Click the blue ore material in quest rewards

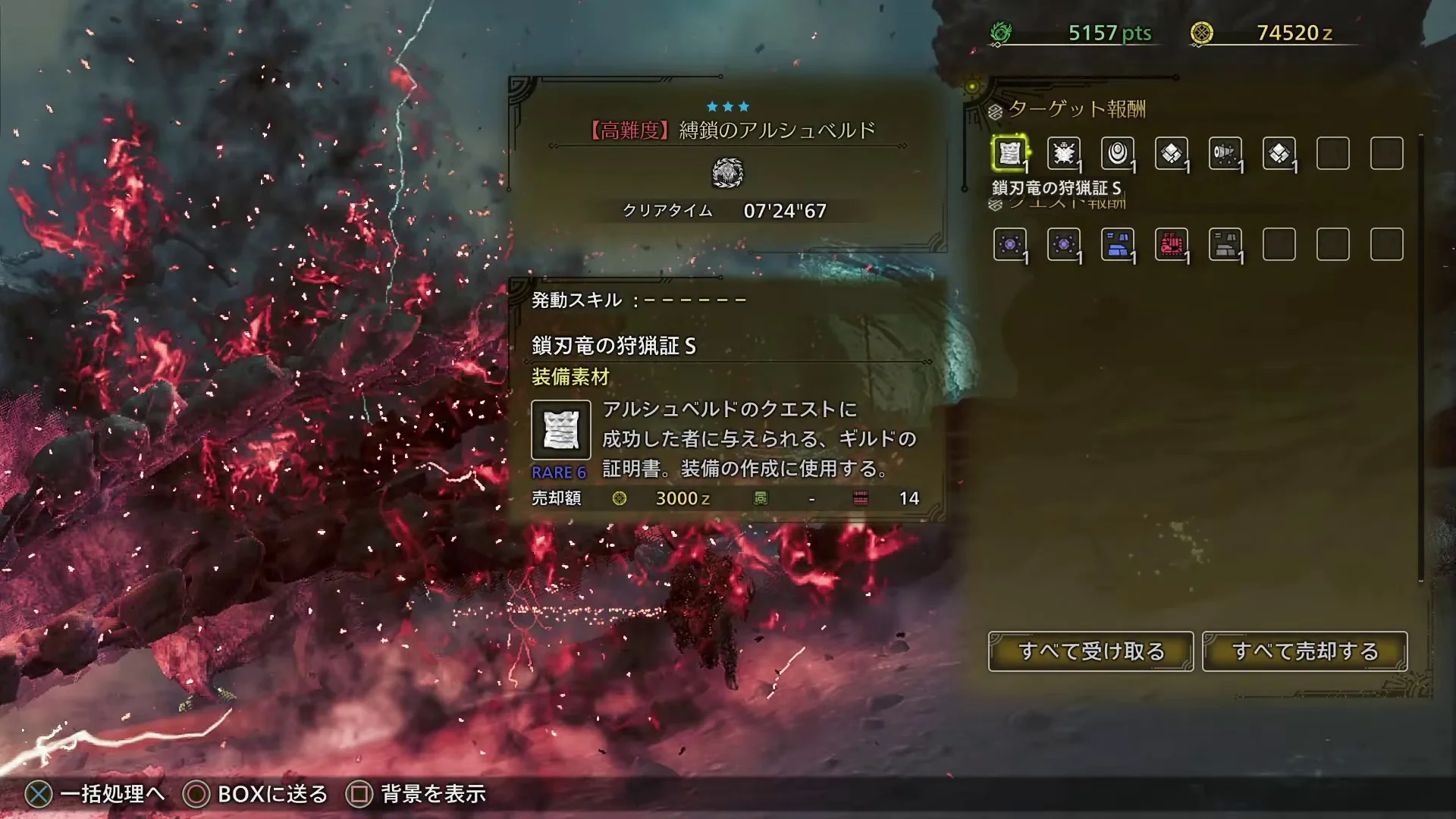click(x=1119, y=244)
